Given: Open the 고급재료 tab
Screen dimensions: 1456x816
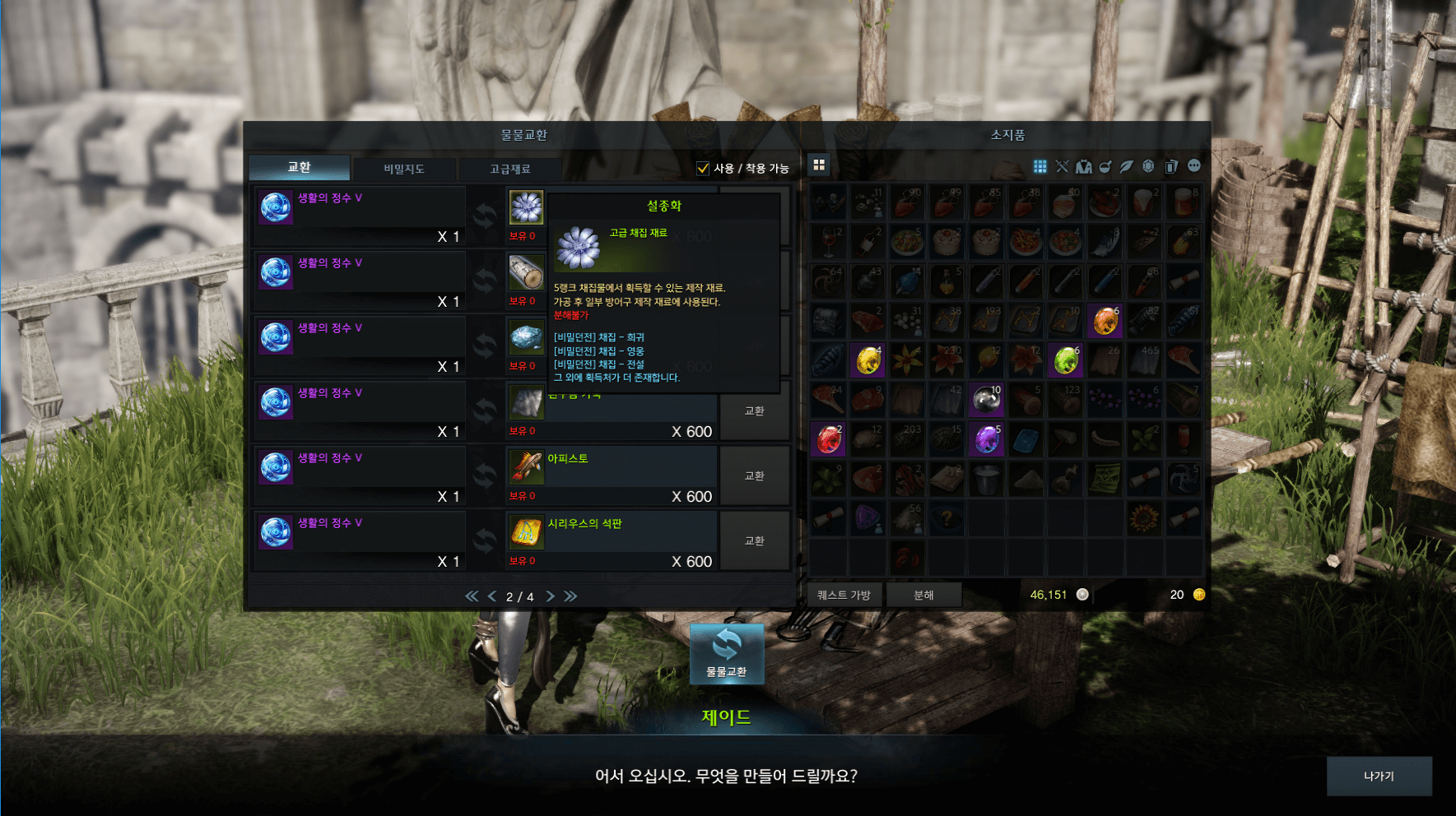Looking at the screenshot, I should [510, 169].
